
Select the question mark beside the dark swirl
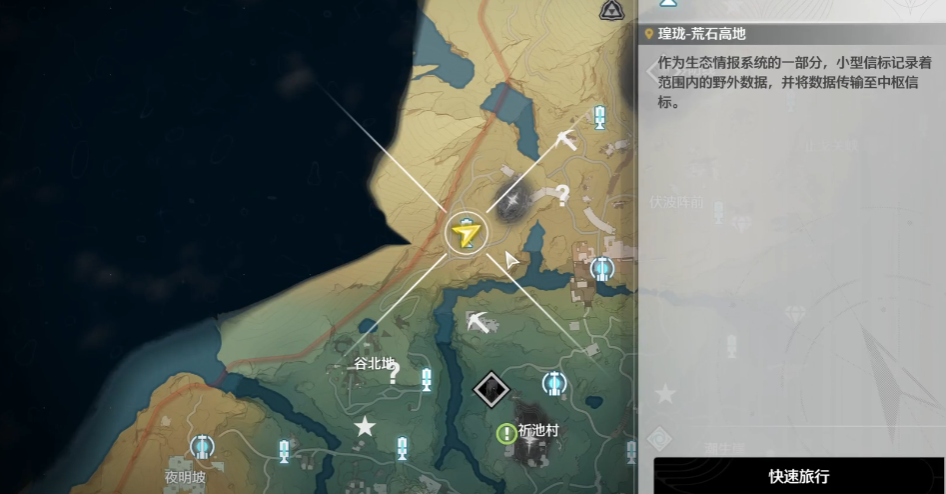pyautogui.click(x=563, y=195)
